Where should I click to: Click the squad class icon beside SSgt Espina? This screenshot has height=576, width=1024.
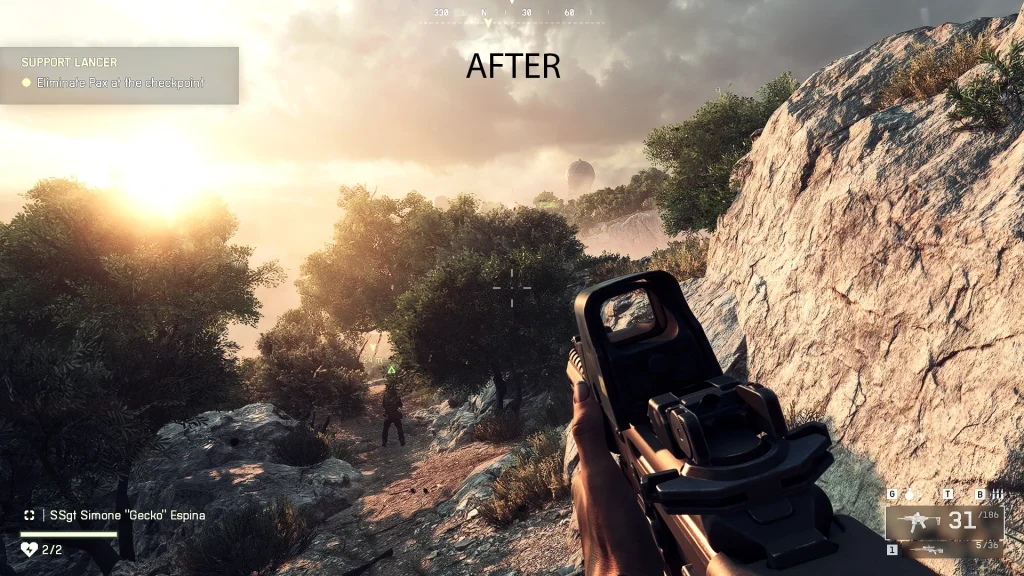(x=30, y=515)
